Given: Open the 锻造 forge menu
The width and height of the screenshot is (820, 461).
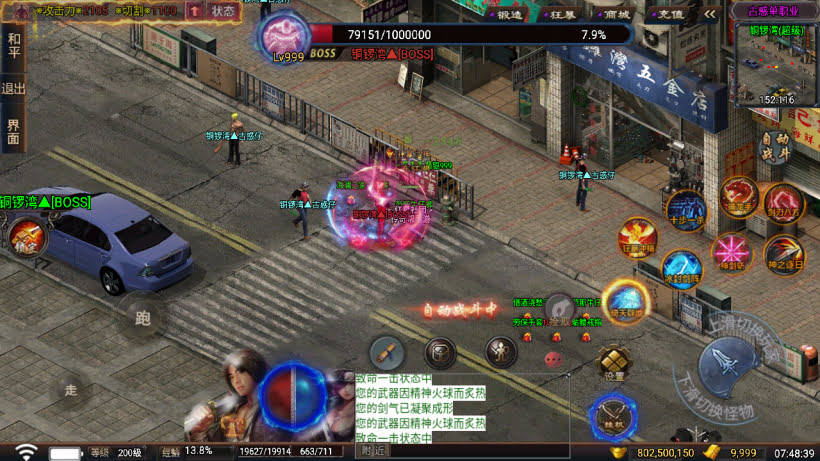Looking at the screenshot, I should (508, 15).
